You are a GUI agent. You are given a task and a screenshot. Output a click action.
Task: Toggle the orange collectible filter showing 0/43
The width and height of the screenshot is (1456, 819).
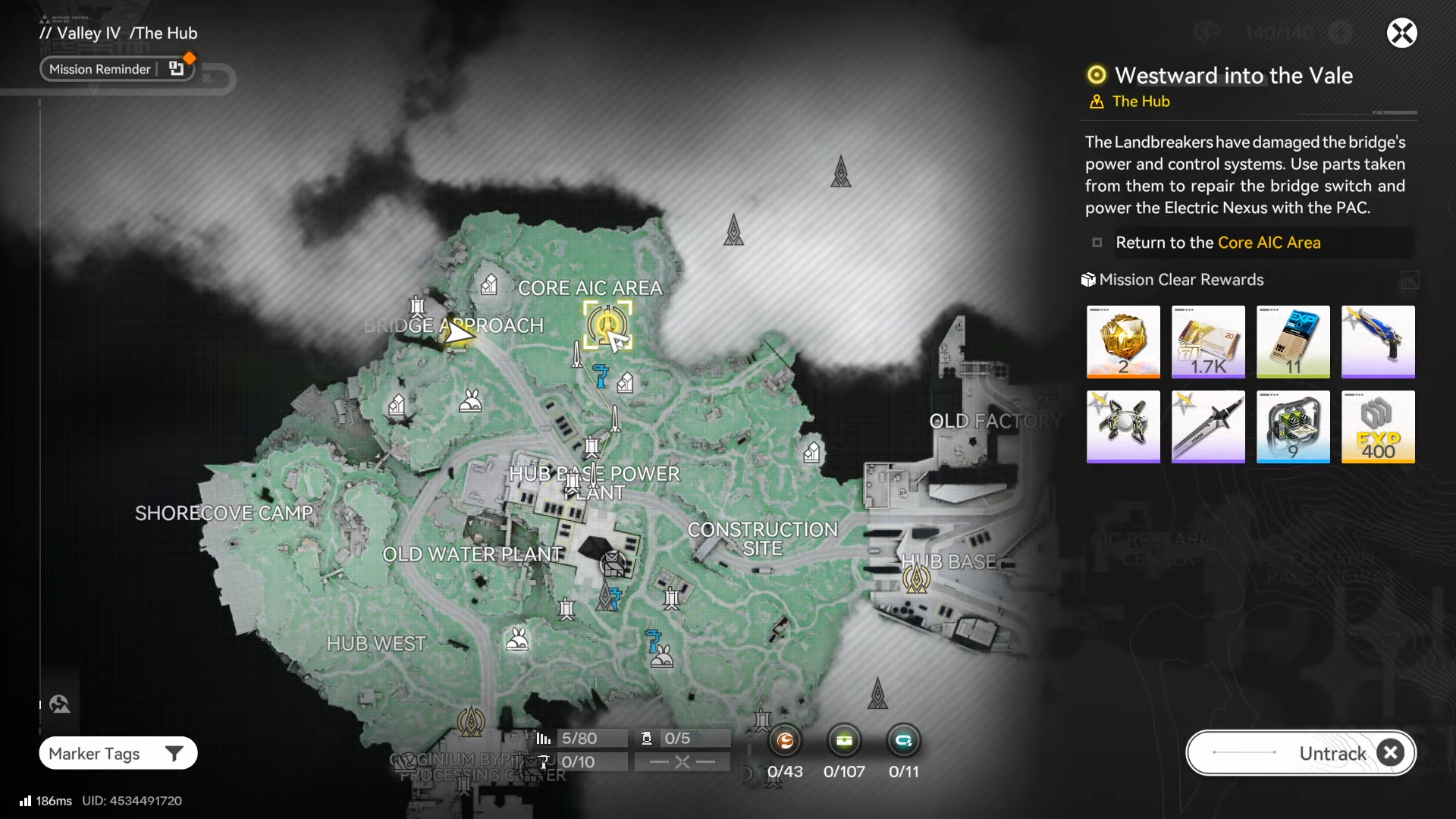coord(785,741)
